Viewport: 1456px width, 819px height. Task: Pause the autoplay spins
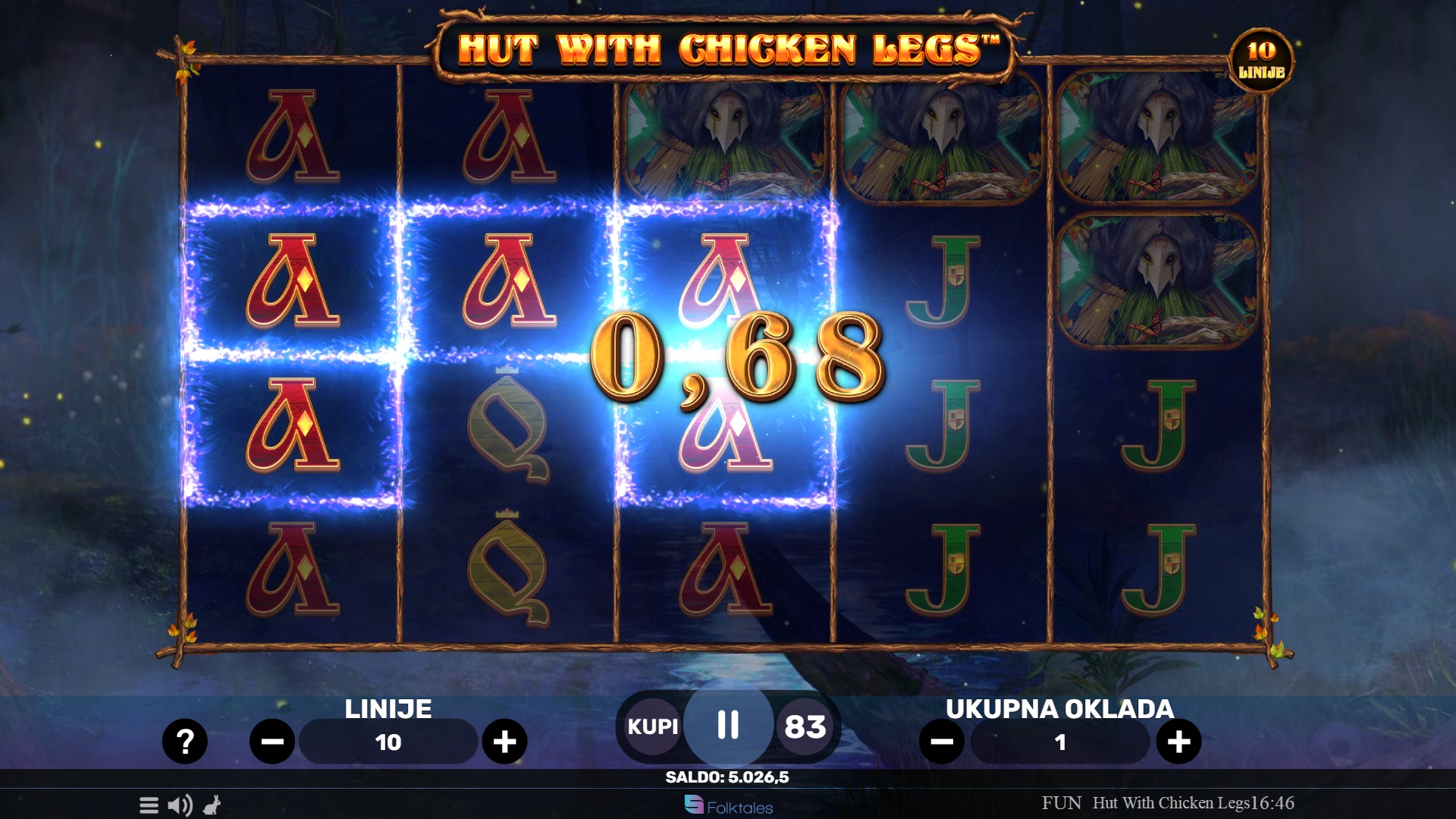(x=728, y=725)
